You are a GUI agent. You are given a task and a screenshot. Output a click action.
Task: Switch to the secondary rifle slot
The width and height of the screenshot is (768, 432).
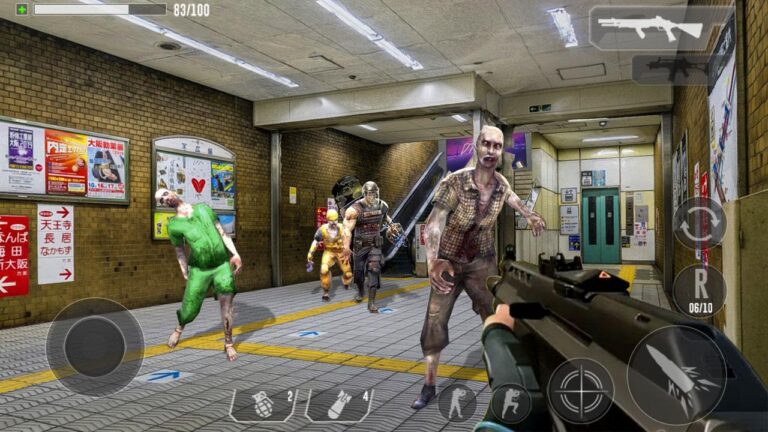click(669, 69)
